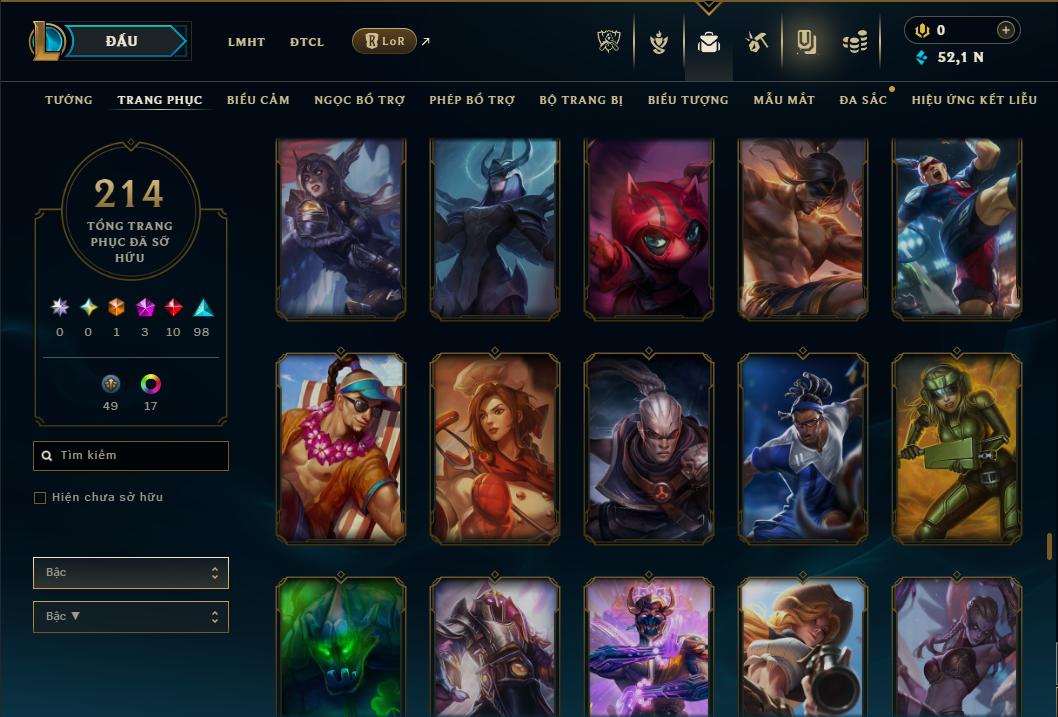Select the ĐA SẮC tab
This screenshot has height=717, width=1058.
[863, 100]
